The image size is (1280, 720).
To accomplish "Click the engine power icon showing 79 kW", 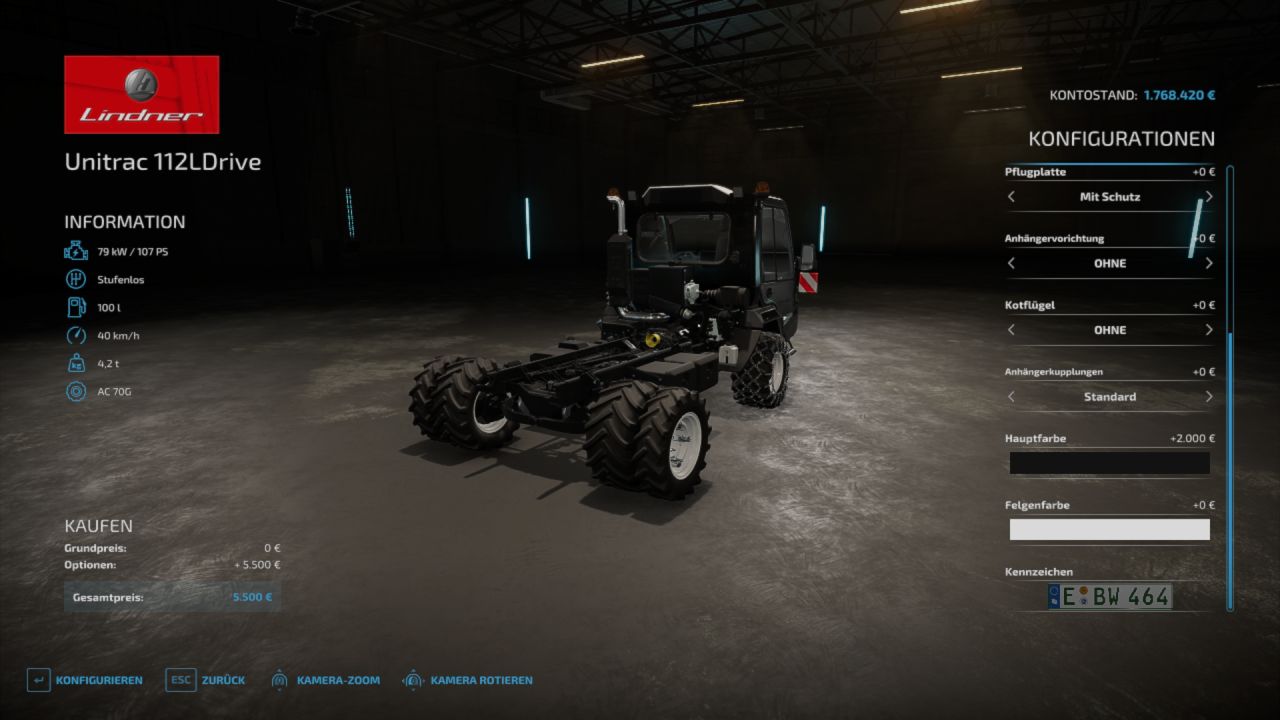I will (x=74, y=250).
